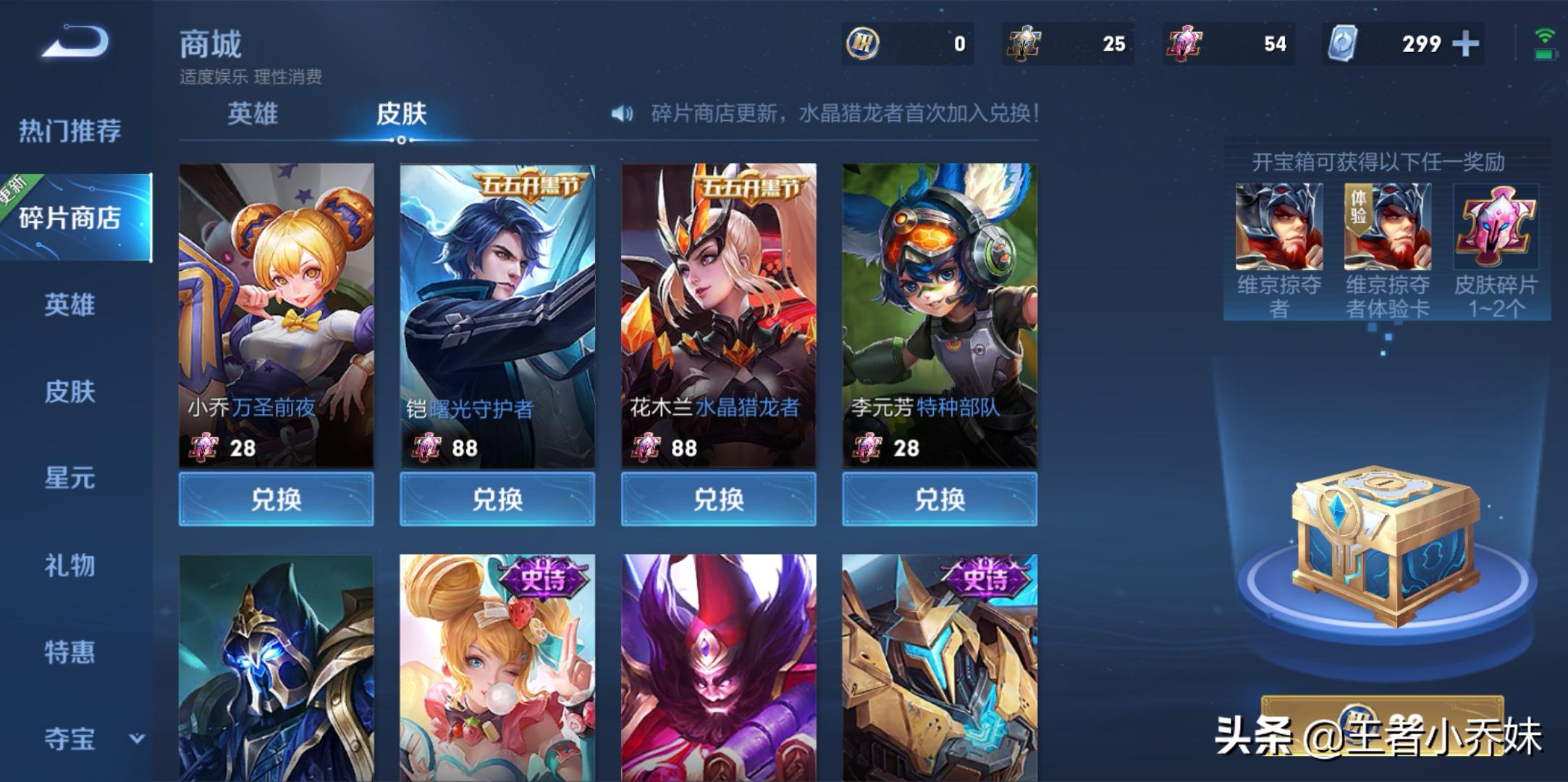The width and height of the screenshot is (1568, 782).
Task: Go back using the return arrow
Action: (75, 41)
